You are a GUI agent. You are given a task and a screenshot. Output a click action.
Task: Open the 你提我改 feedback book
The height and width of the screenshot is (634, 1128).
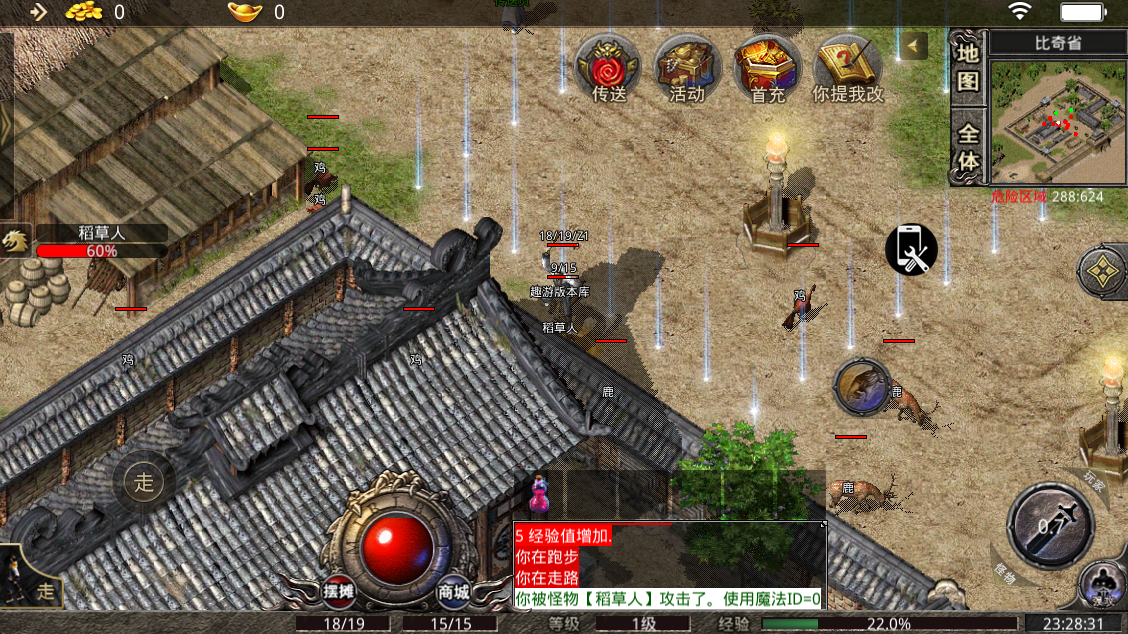[848, 69]
